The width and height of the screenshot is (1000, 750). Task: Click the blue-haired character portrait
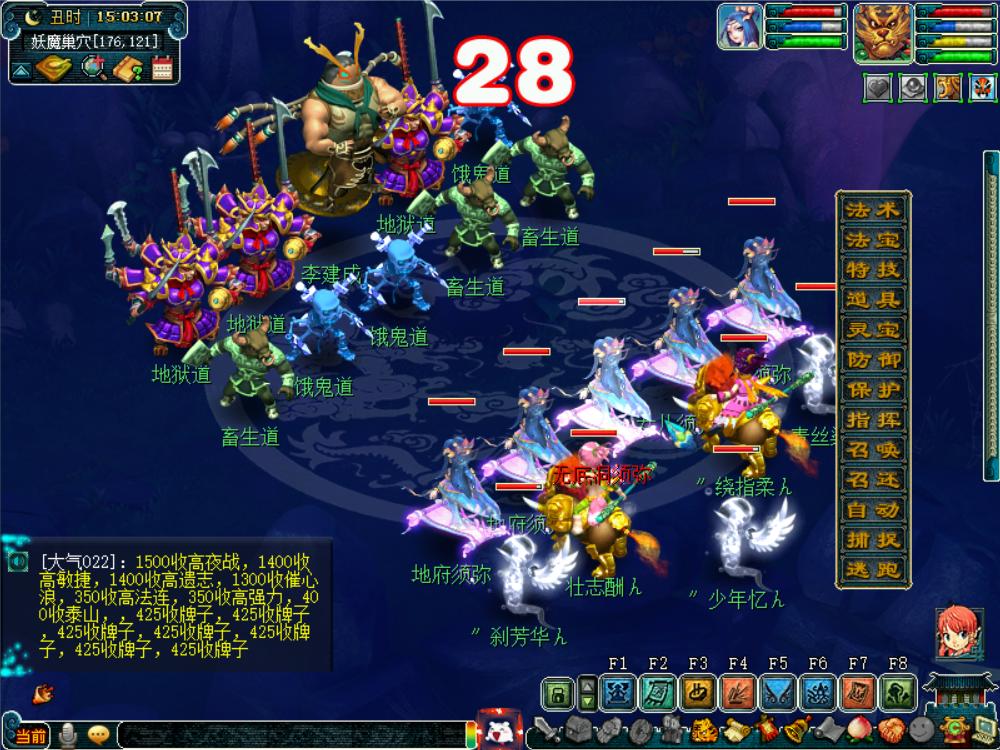coord(740,26)
